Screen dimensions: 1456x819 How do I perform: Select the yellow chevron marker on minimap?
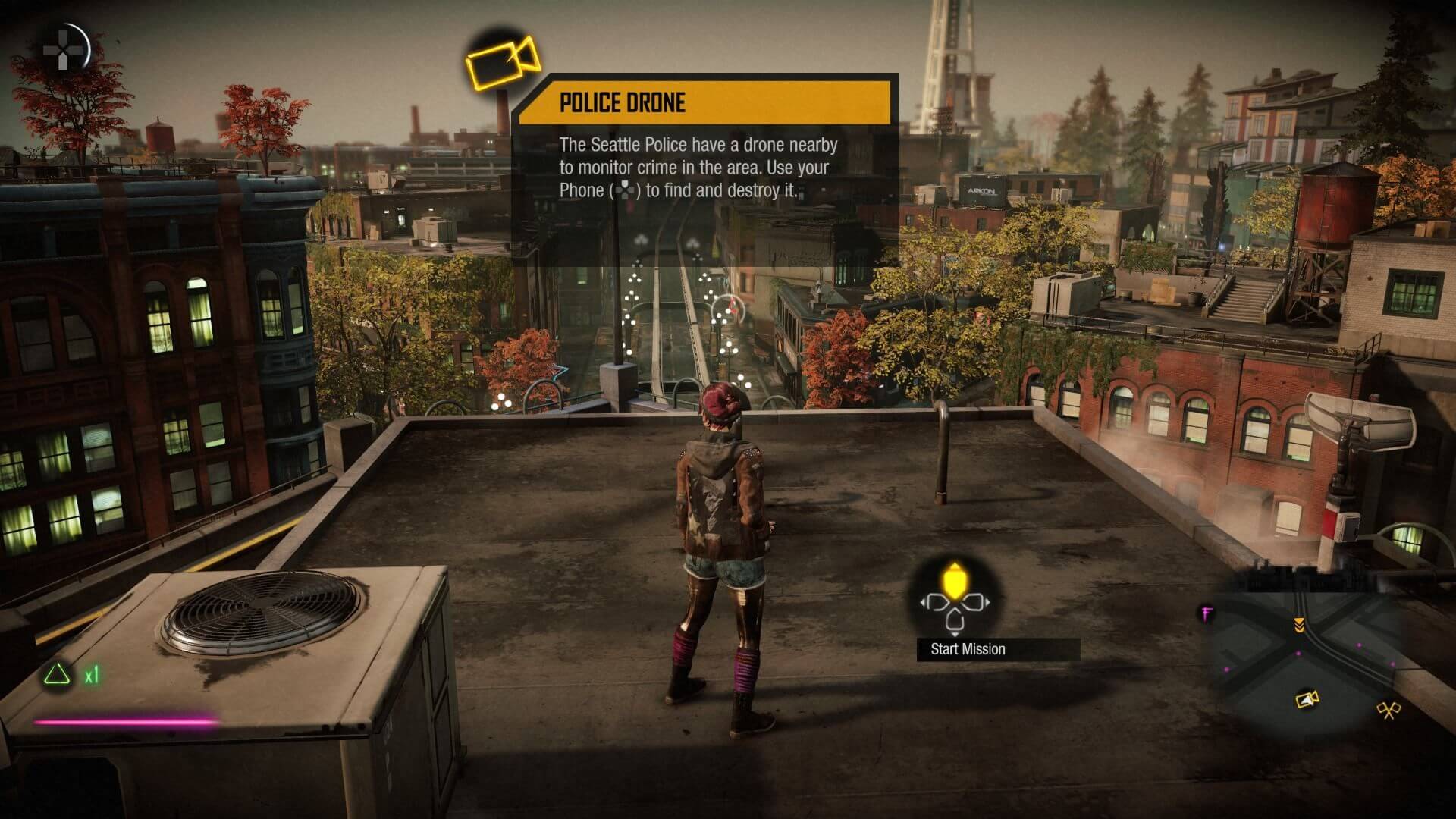[1299, 624]
